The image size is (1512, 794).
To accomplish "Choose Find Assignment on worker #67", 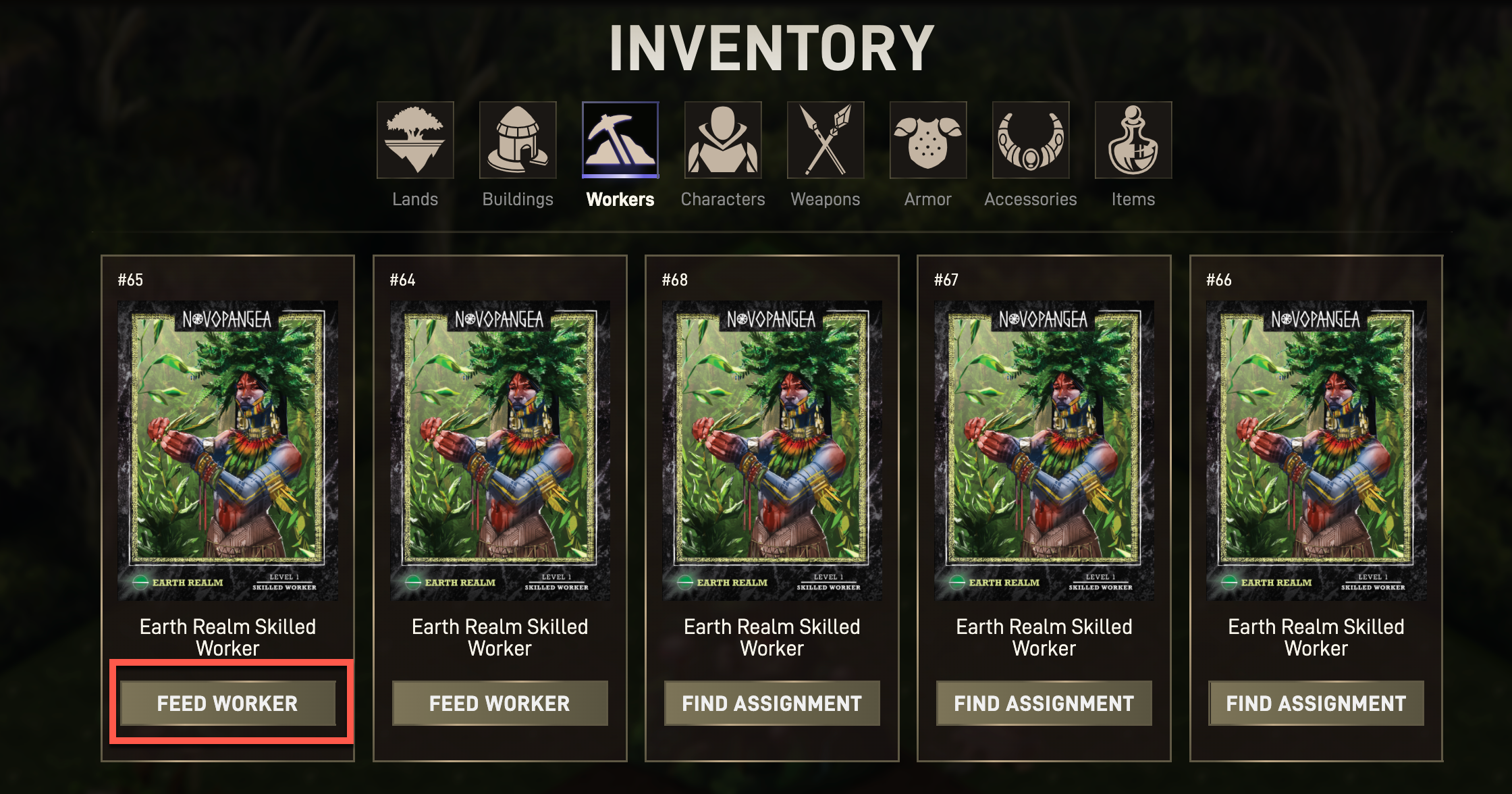I will [1044, 704].
